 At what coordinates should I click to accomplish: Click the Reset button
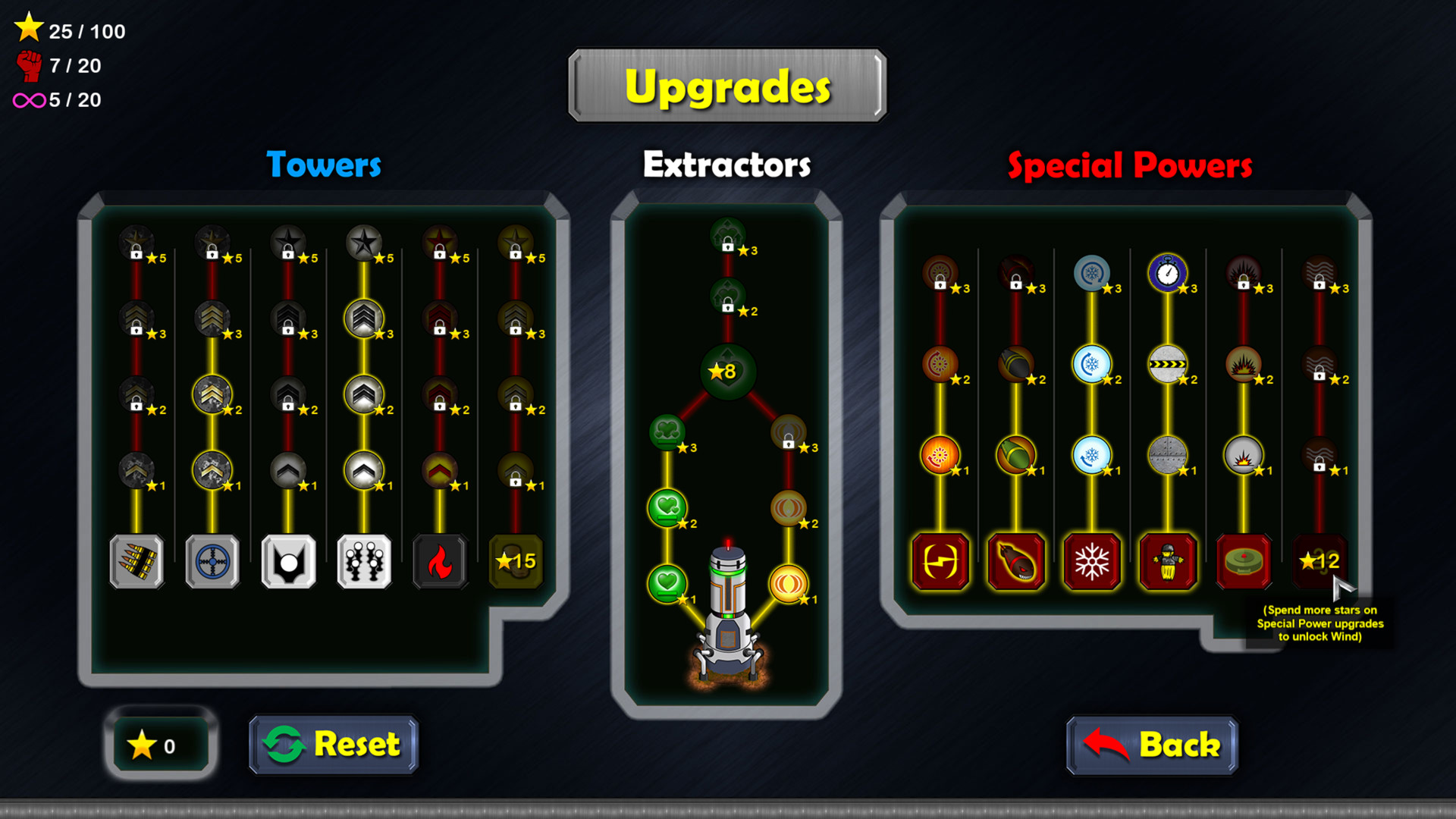tap(332, 745)
